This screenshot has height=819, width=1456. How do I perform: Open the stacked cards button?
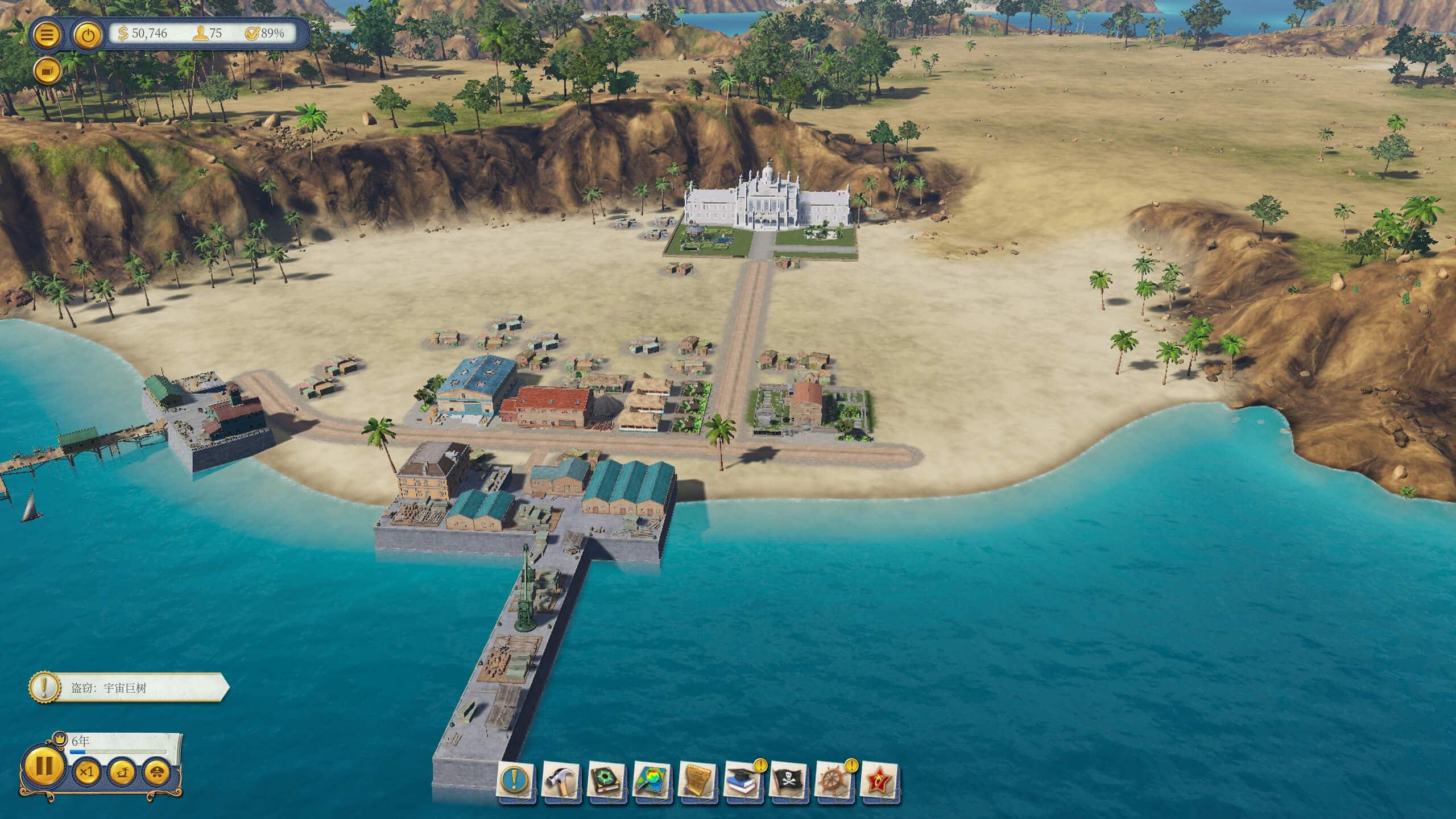click(47, 71)
